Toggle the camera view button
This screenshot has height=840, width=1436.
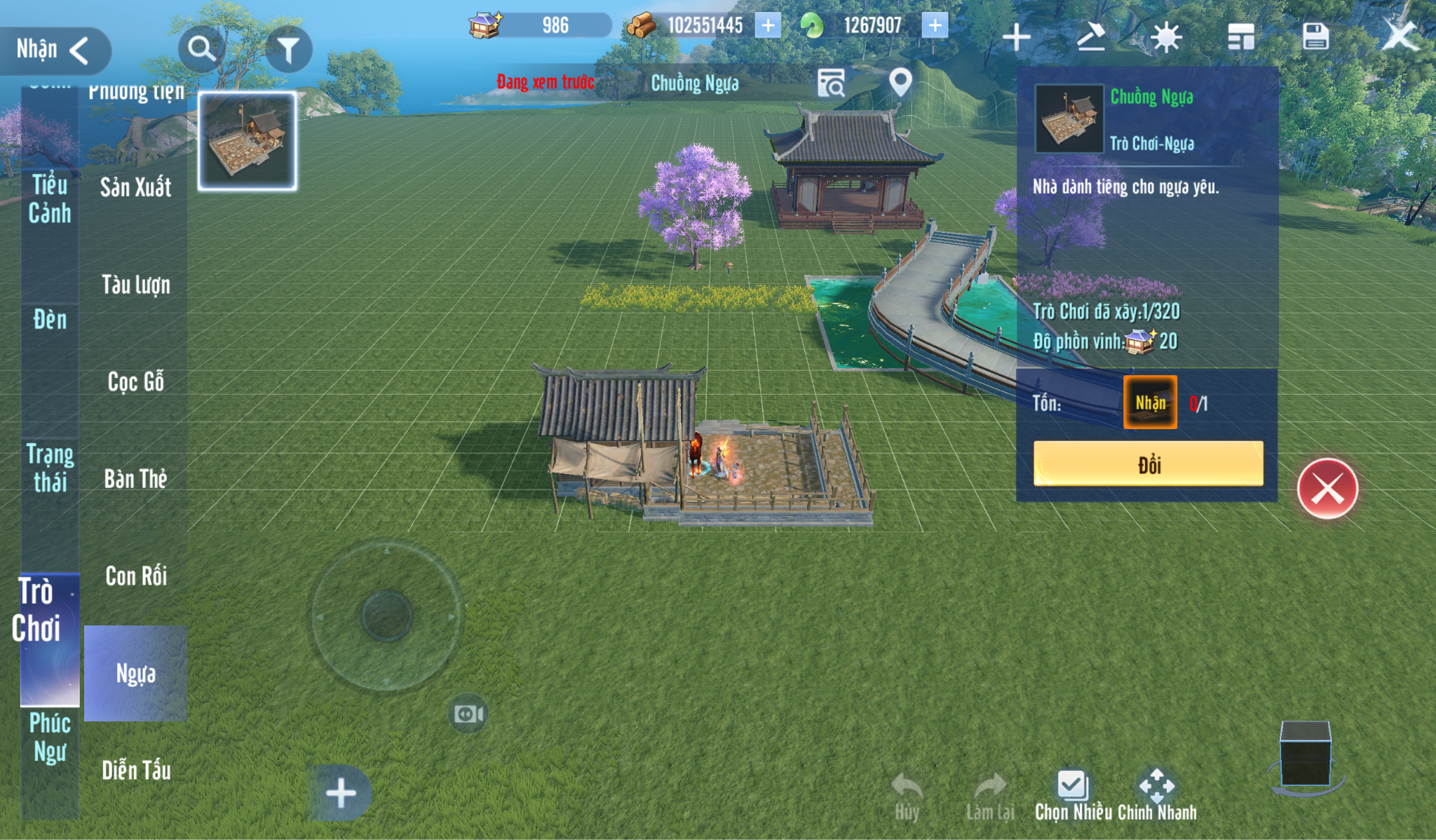(468, 714)
